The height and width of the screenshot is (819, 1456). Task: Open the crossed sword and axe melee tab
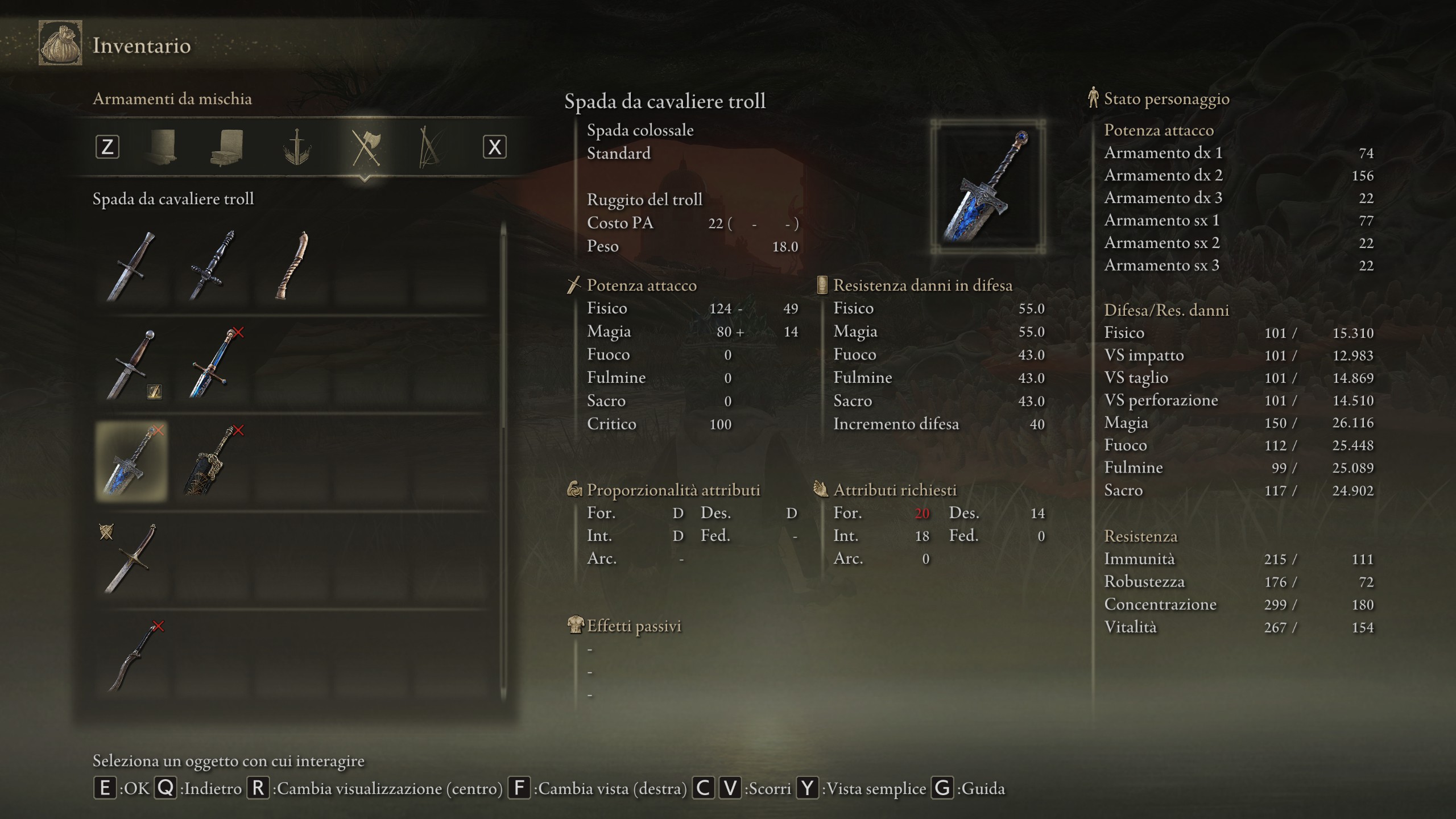[x=365, y=147]
